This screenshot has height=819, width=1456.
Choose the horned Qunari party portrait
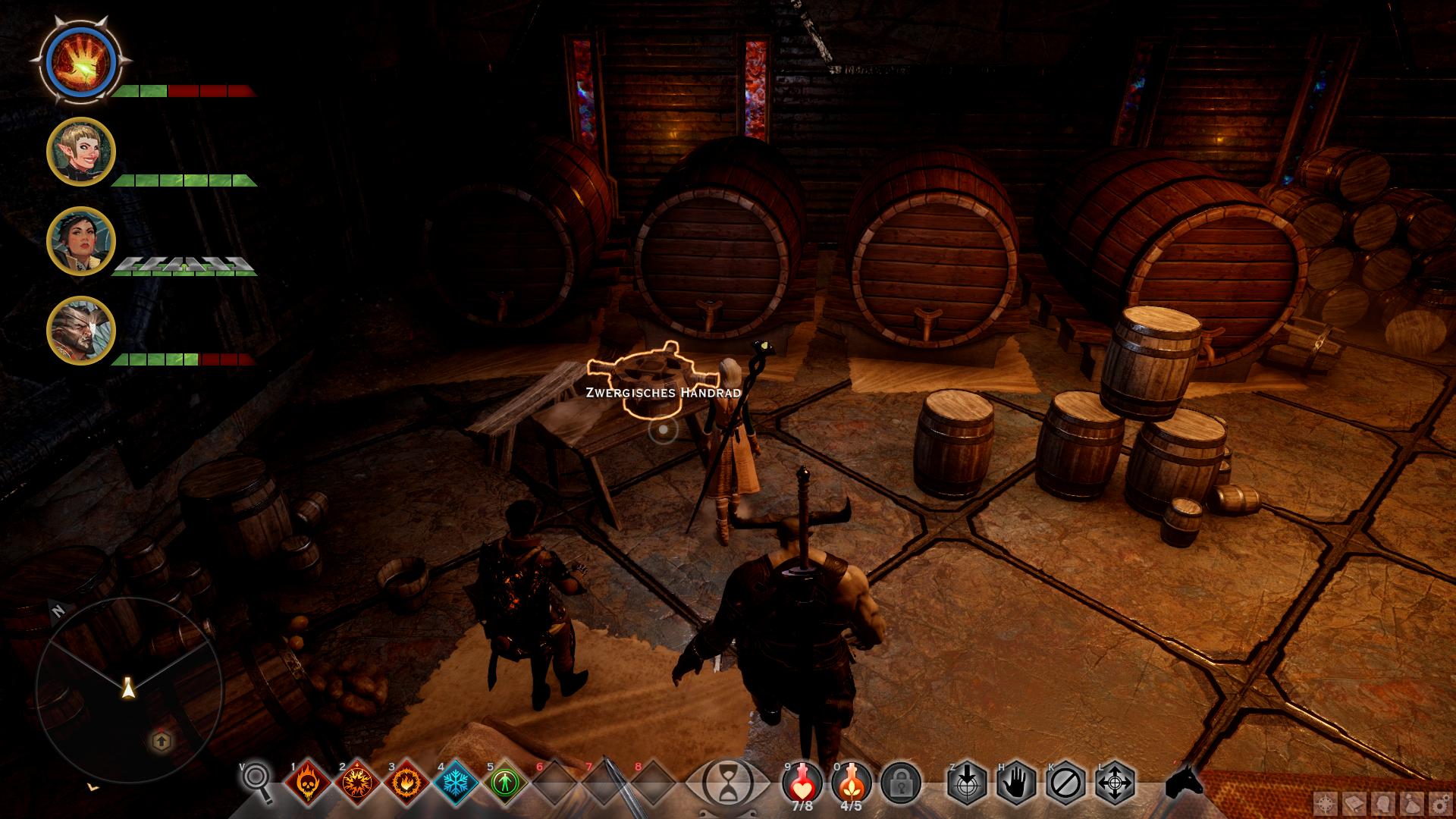coord(80,331)
